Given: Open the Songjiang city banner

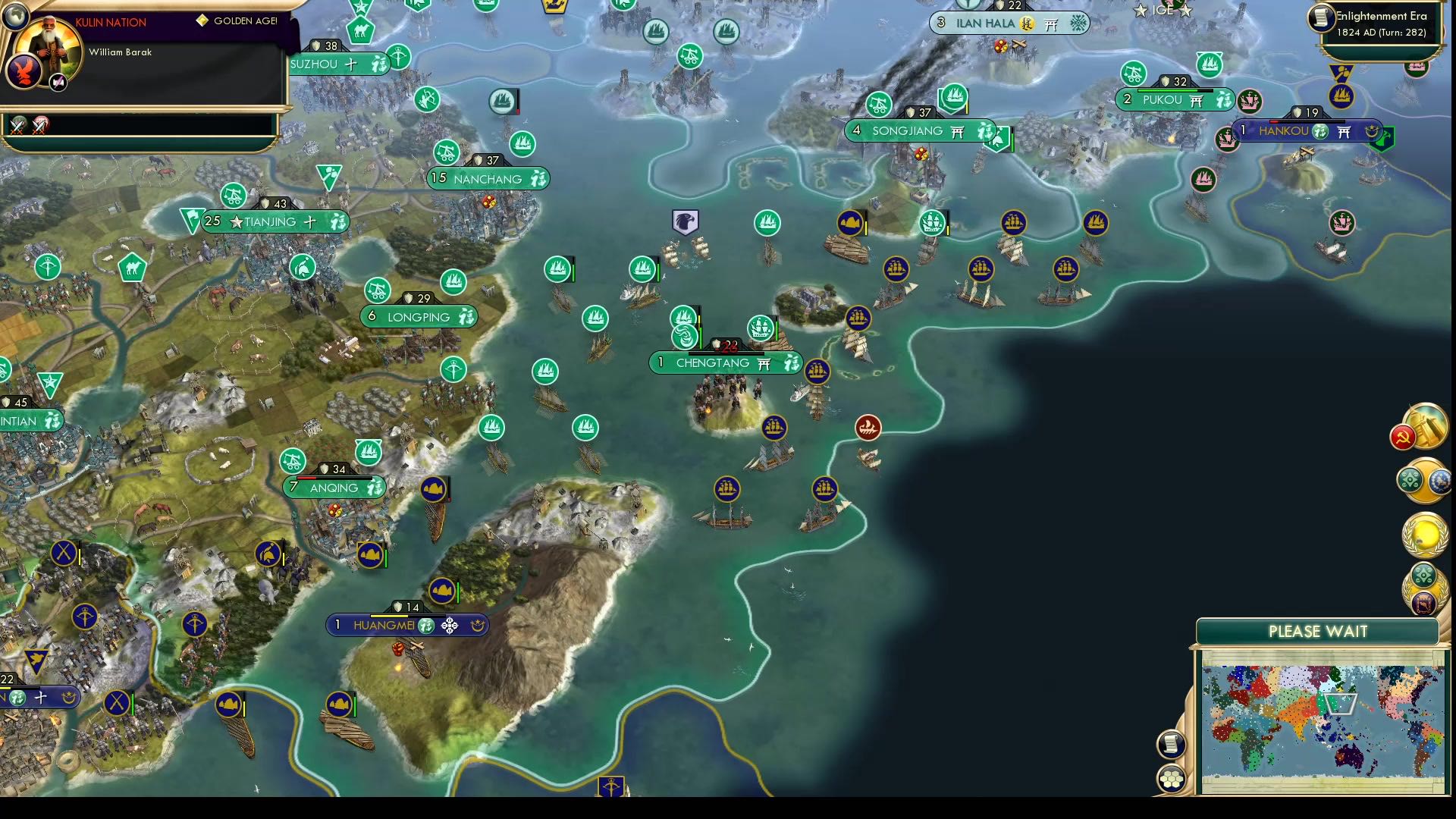Looking at the screenshot, I should (x=918, y=130).
